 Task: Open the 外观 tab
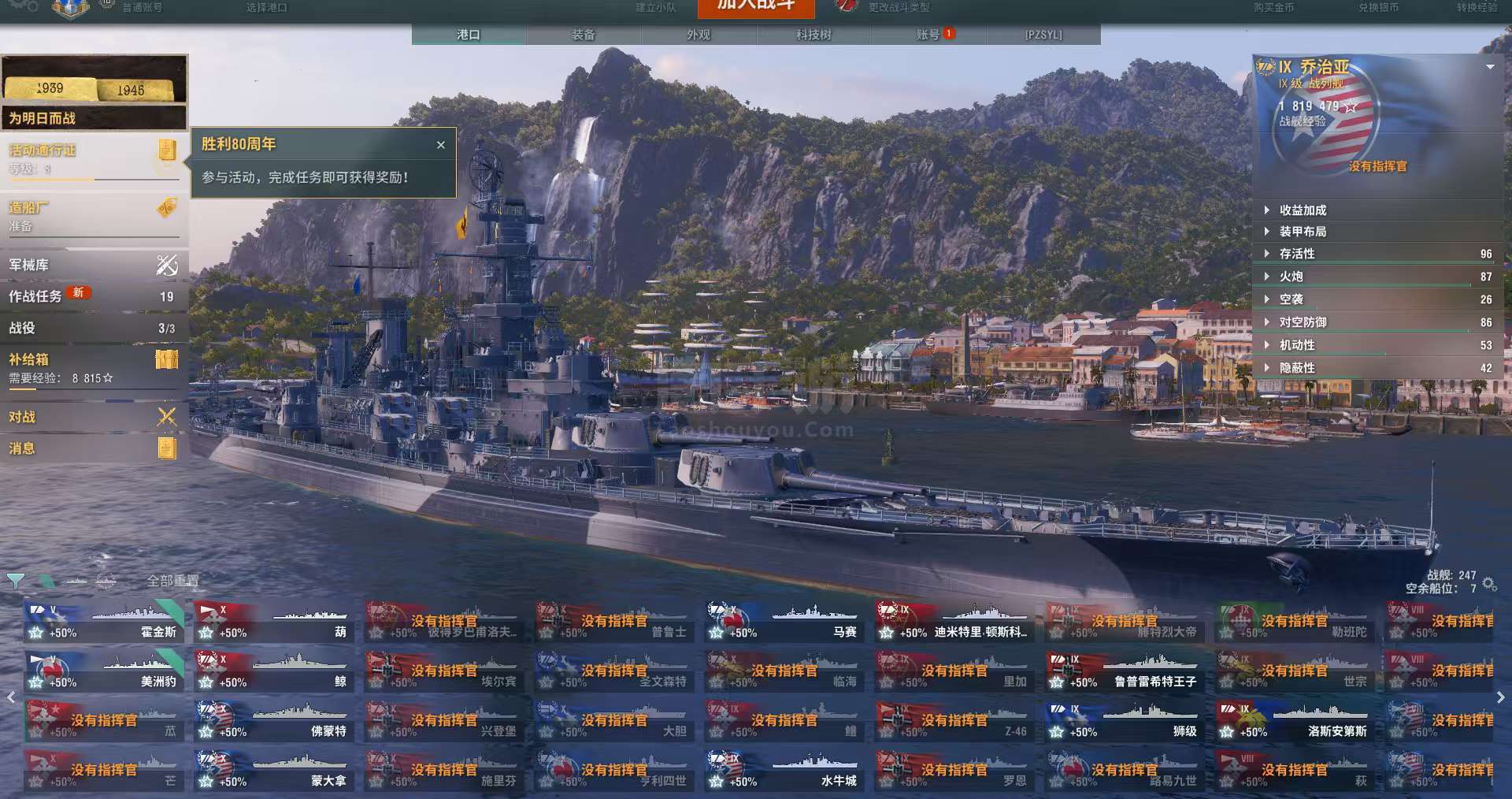point(699,35)
